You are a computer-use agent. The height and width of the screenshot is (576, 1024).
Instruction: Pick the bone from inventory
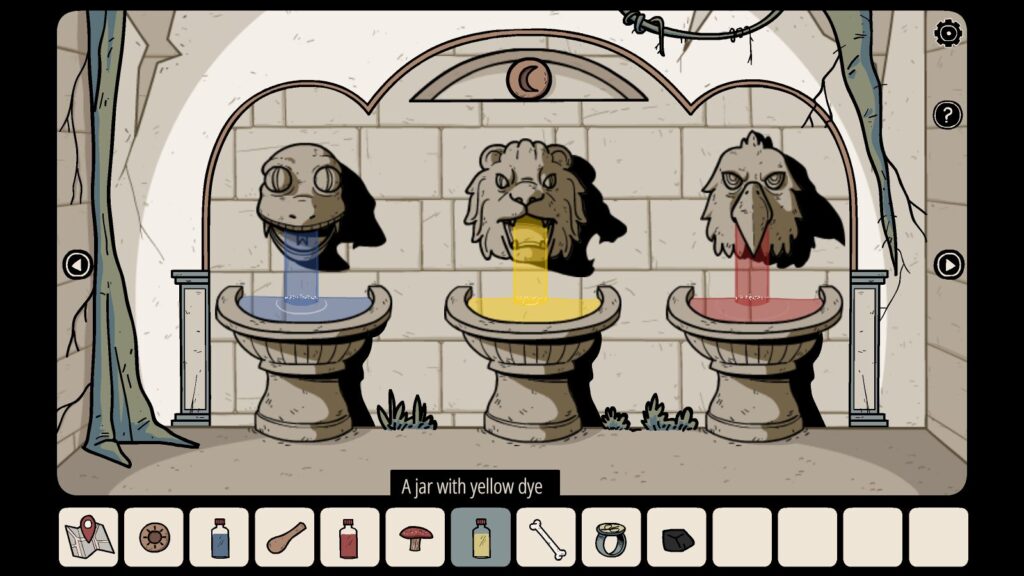point(546,537)
